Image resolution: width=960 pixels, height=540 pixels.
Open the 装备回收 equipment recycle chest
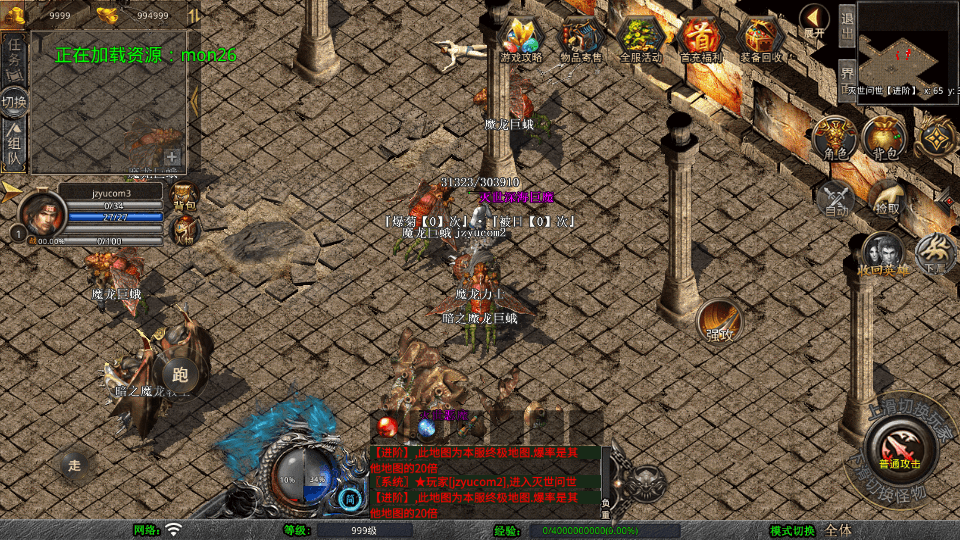pyautogui.click(x=761, y=39)
